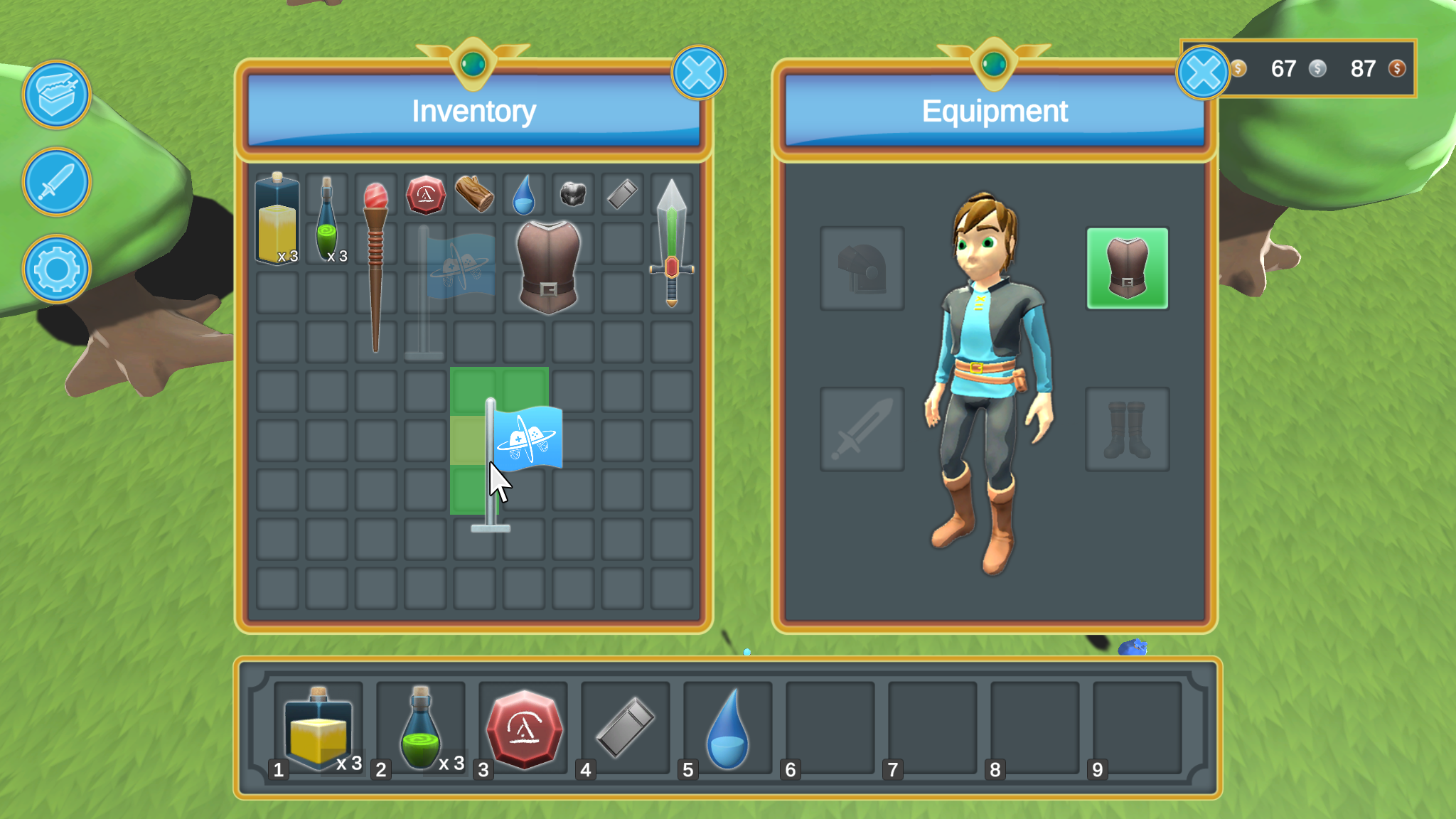Select the red gem in the inventory
This screenshot has height=819, width=1456.
(x=424, y=193)
